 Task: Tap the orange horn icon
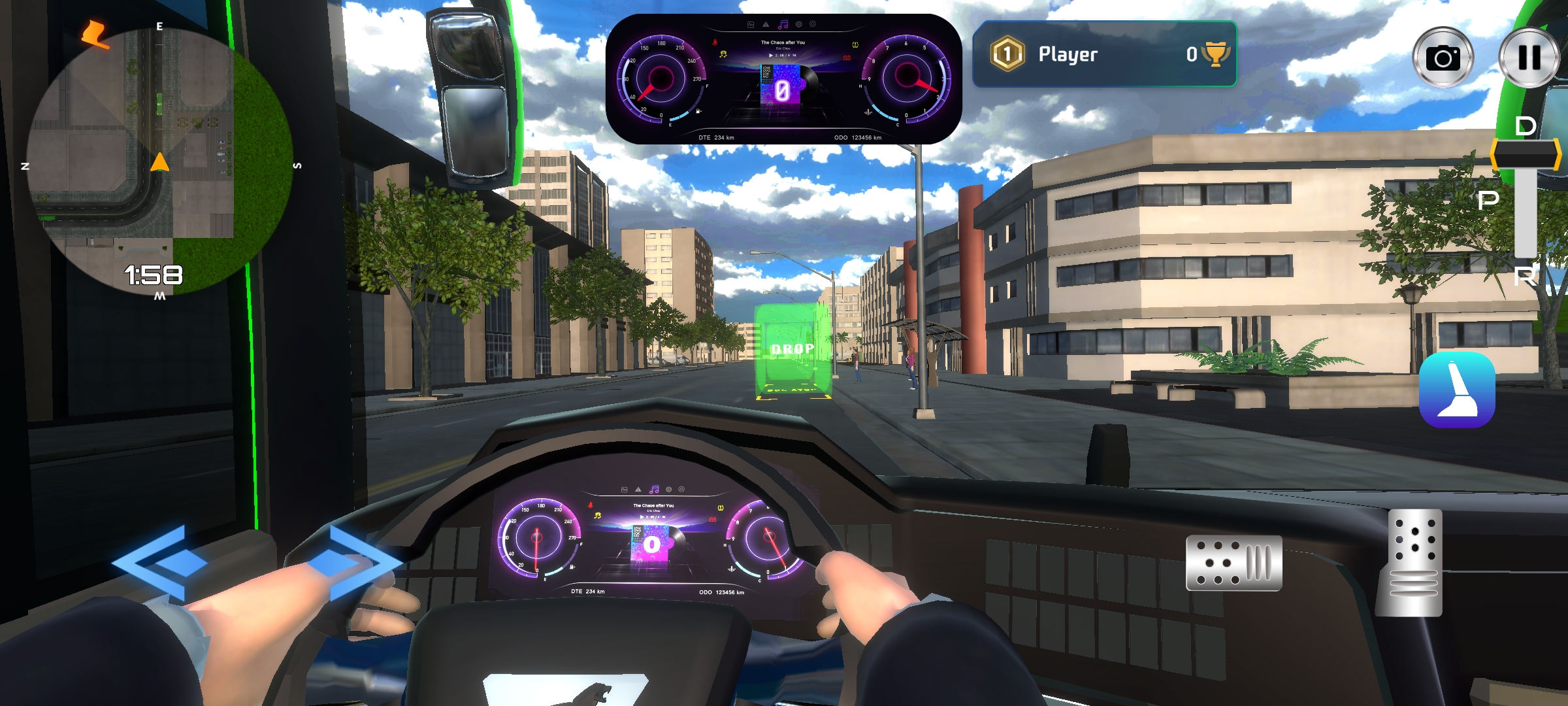click(95, 34)
